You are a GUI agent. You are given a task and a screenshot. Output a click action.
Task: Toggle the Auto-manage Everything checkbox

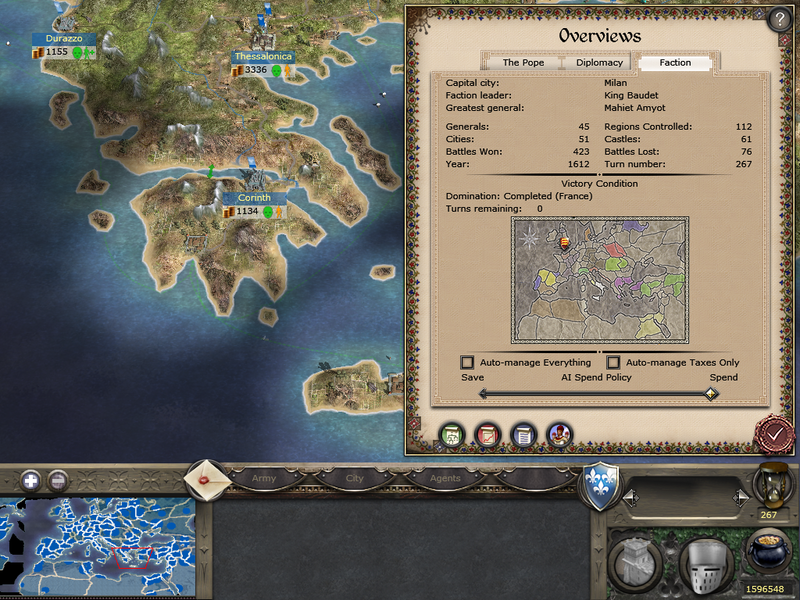click(467, 362)
